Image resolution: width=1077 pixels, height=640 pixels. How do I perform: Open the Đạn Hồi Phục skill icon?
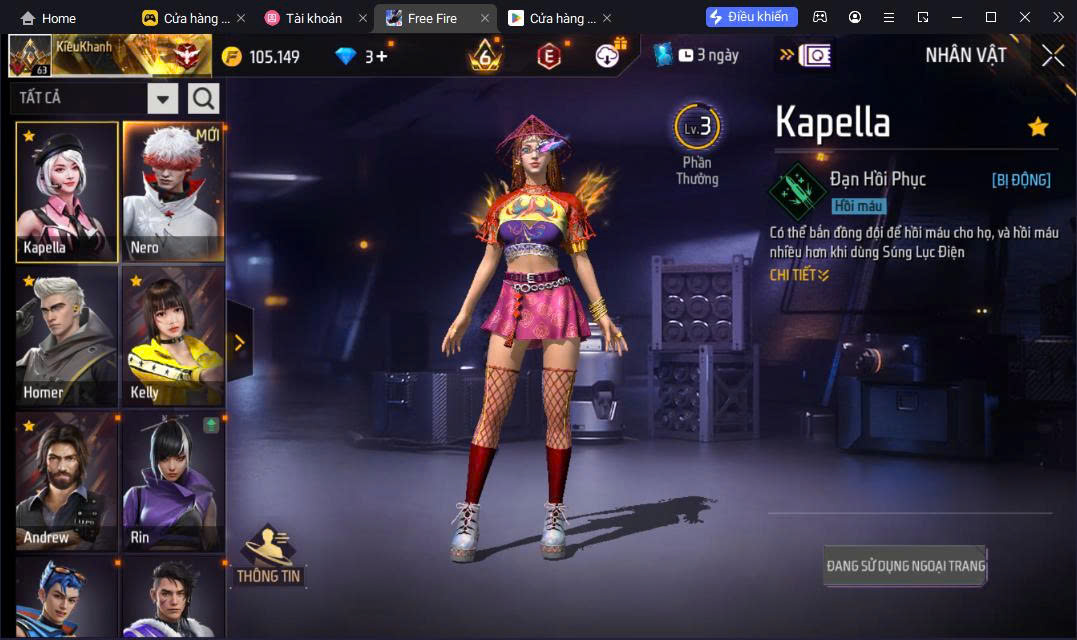(797, 189)
